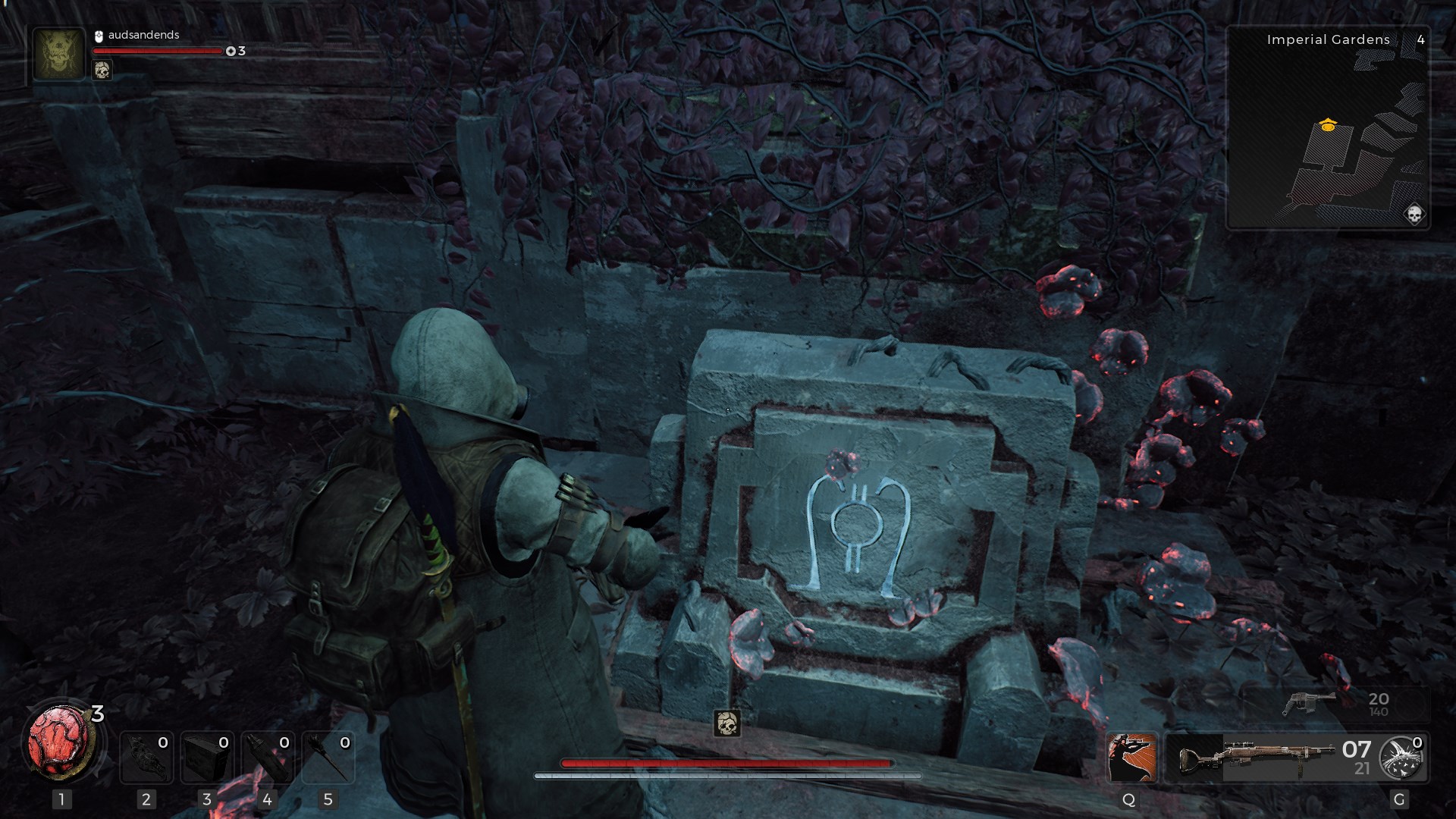Activate the round weapon mod icon

pos(1401,758)
